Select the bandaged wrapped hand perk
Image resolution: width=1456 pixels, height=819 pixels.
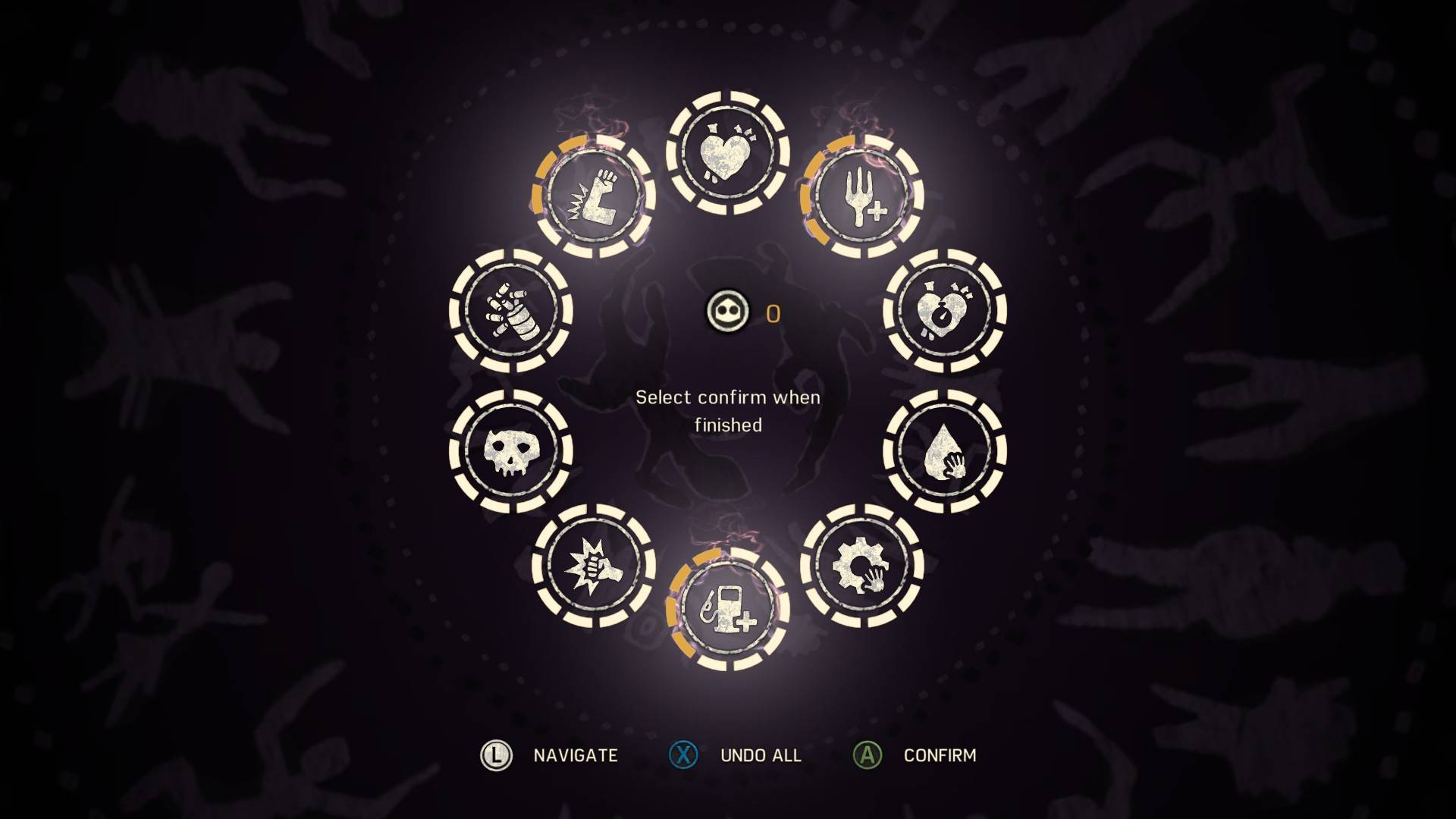click(x=510, y=311)
